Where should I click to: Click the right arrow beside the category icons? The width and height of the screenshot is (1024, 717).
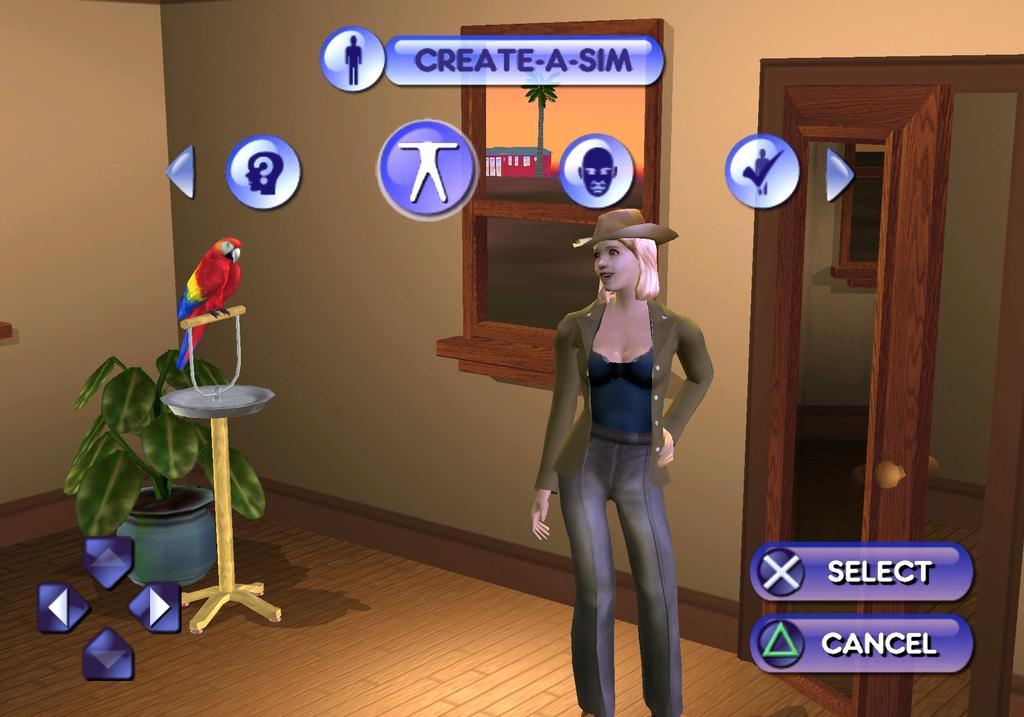coord(838,174)
